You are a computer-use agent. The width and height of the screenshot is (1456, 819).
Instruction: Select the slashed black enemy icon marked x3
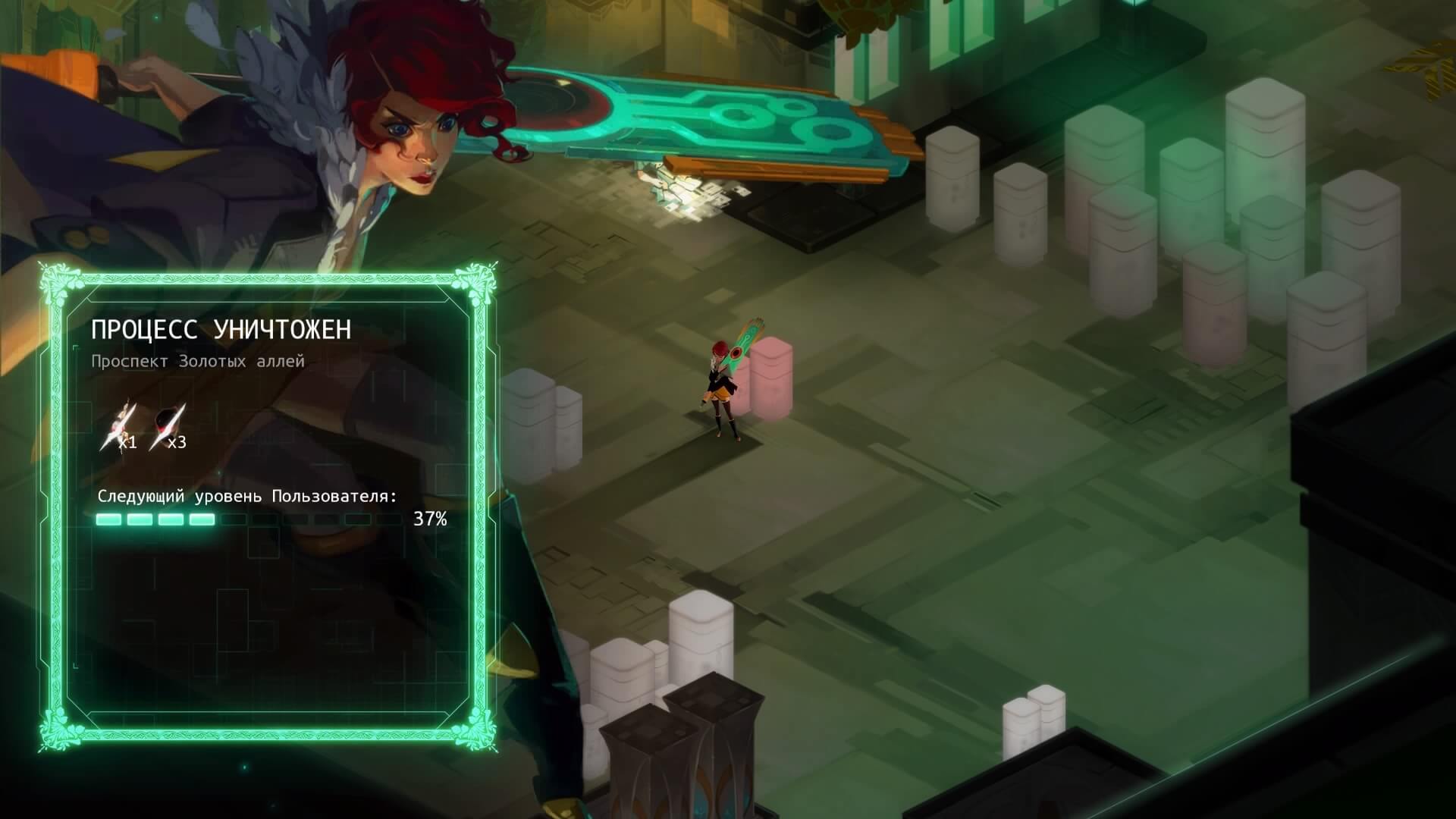click(x=168, y=426)
